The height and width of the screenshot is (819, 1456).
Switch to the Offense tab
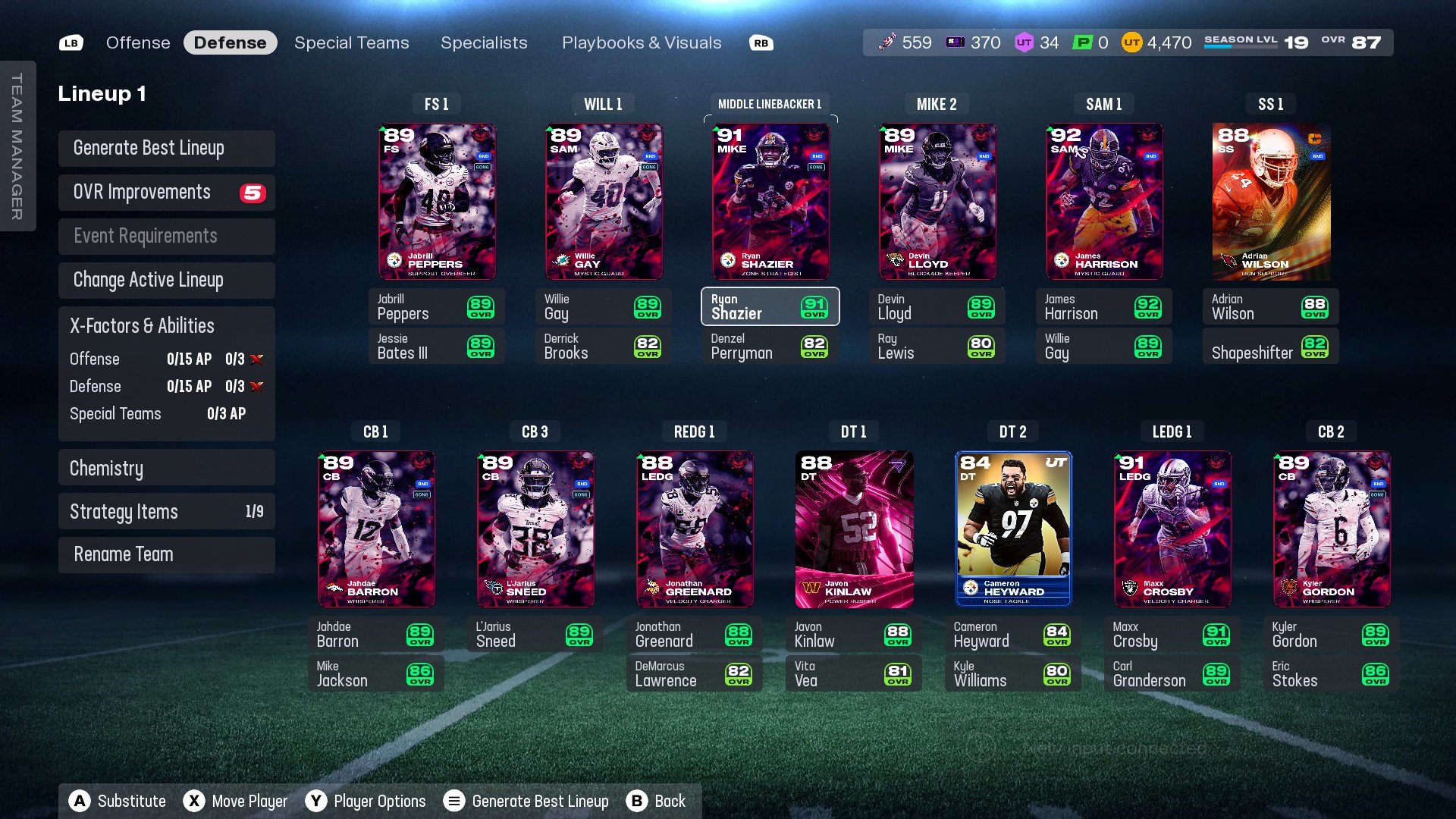pyautogui.click(x=138, y=42)
